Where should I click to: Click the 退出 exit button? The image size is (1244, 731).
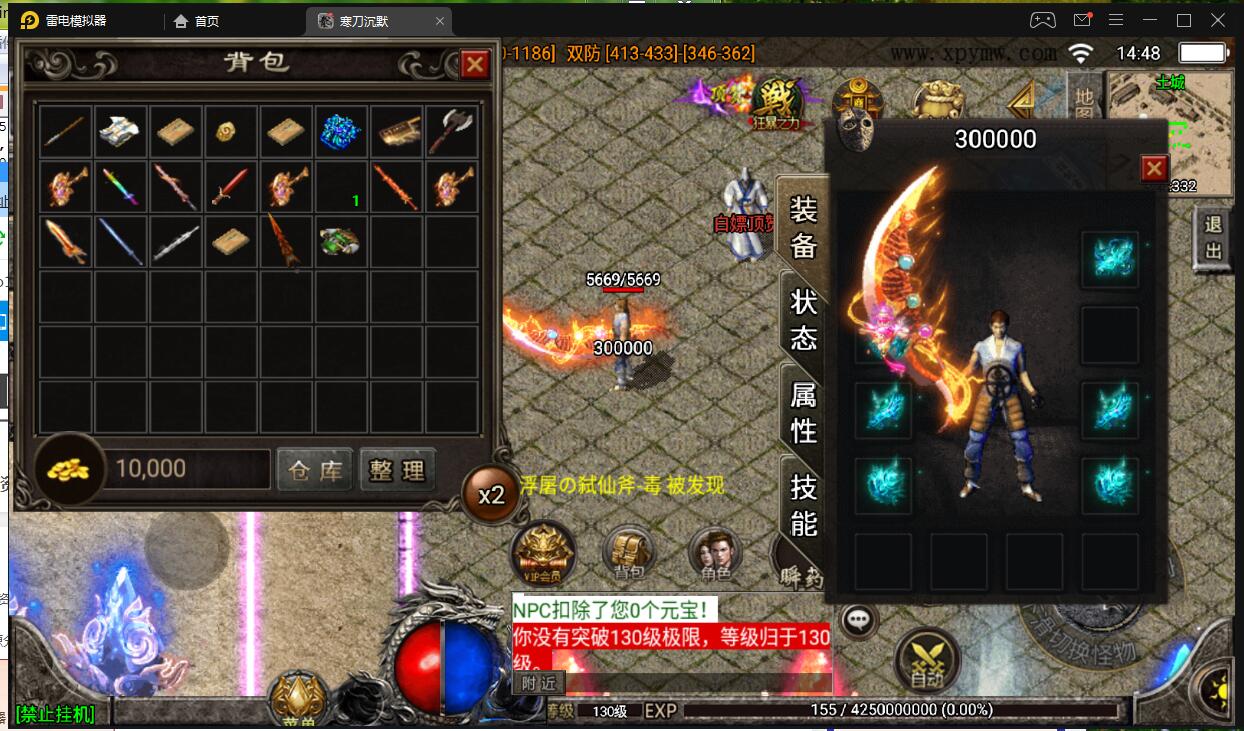[1214, 239]
